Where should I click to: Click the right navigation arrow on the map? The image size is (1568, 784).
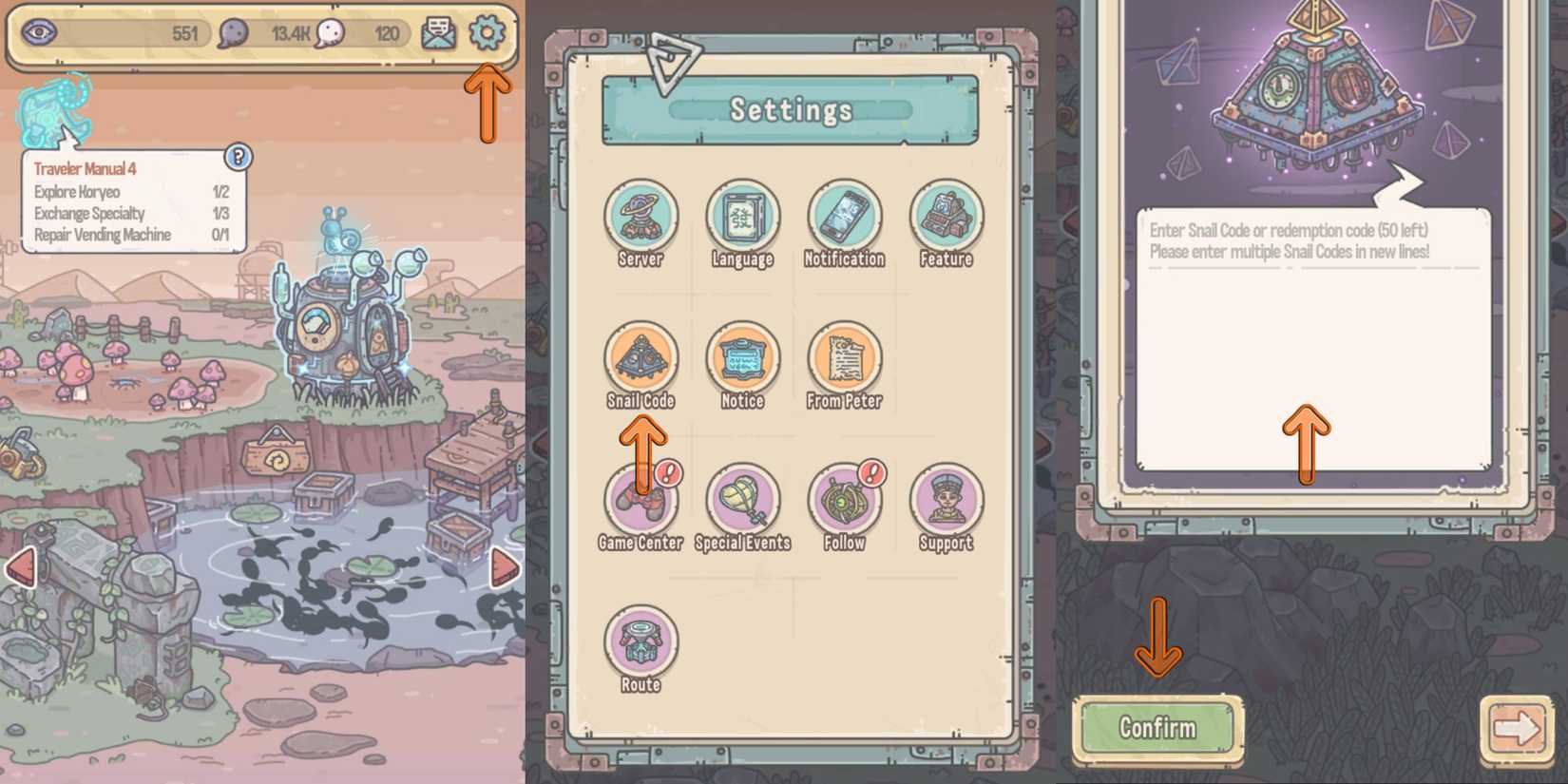pyautogui.click(x=507, y=565)
